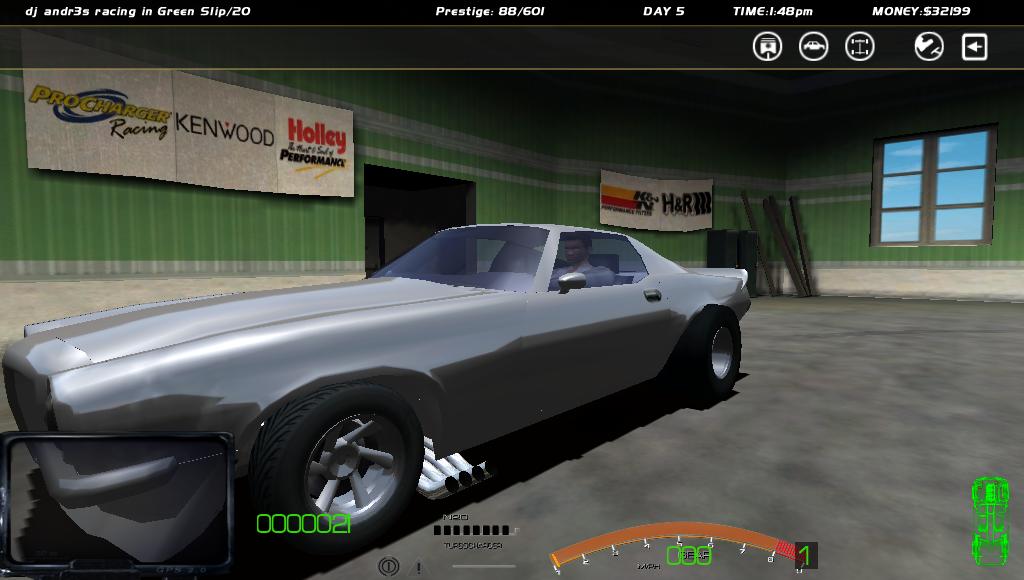The image size is (1024, 580).
Task: Open the paint spray gun icon
Action: pos(929,46)
